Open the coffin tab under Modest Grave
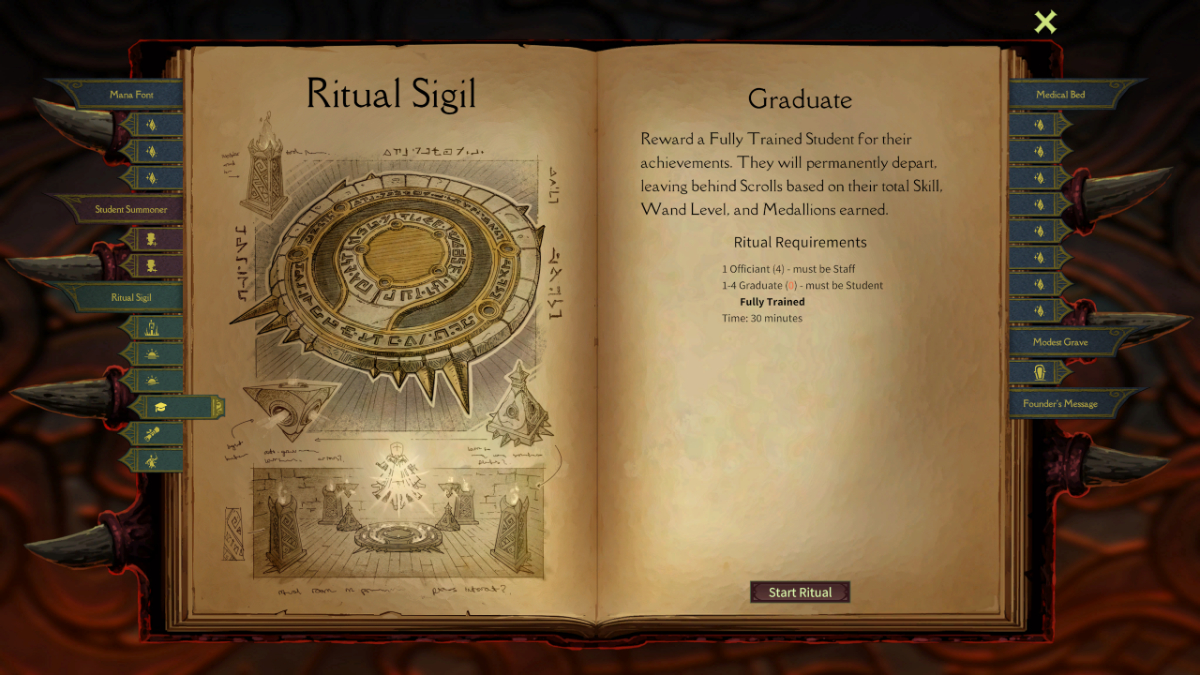Screen dimensions: 1200x675 point(1039,372)
